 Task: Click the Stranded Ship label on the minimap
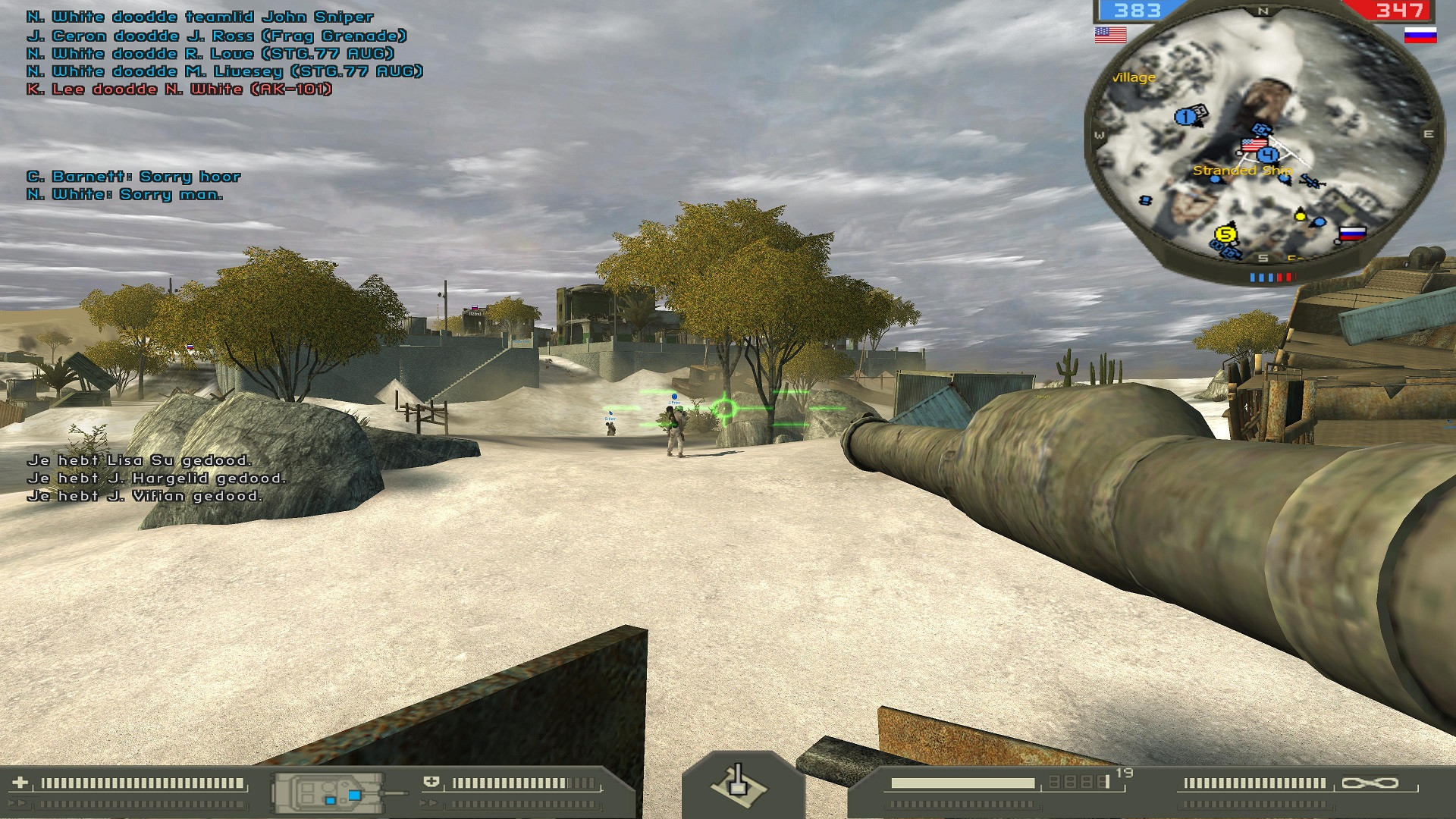(x=1243, y=171)
